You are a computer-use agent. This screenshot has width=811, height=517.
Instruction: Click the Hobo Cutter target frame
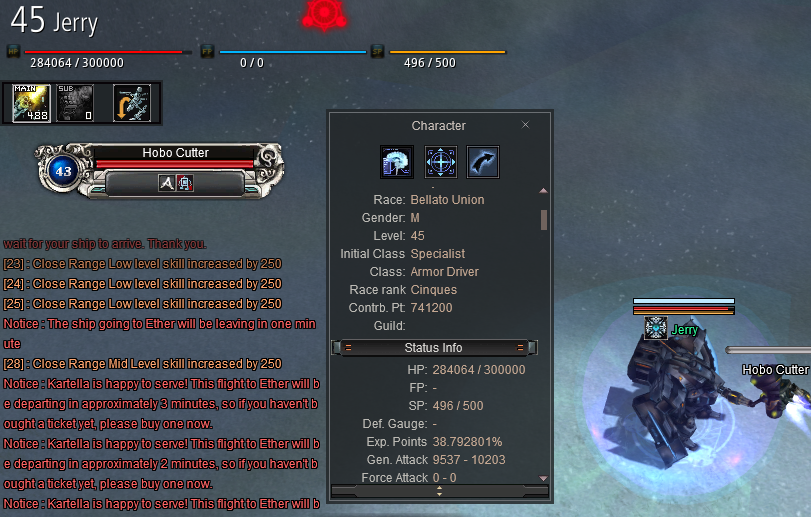pyautogui.click(x=175, y=154)
